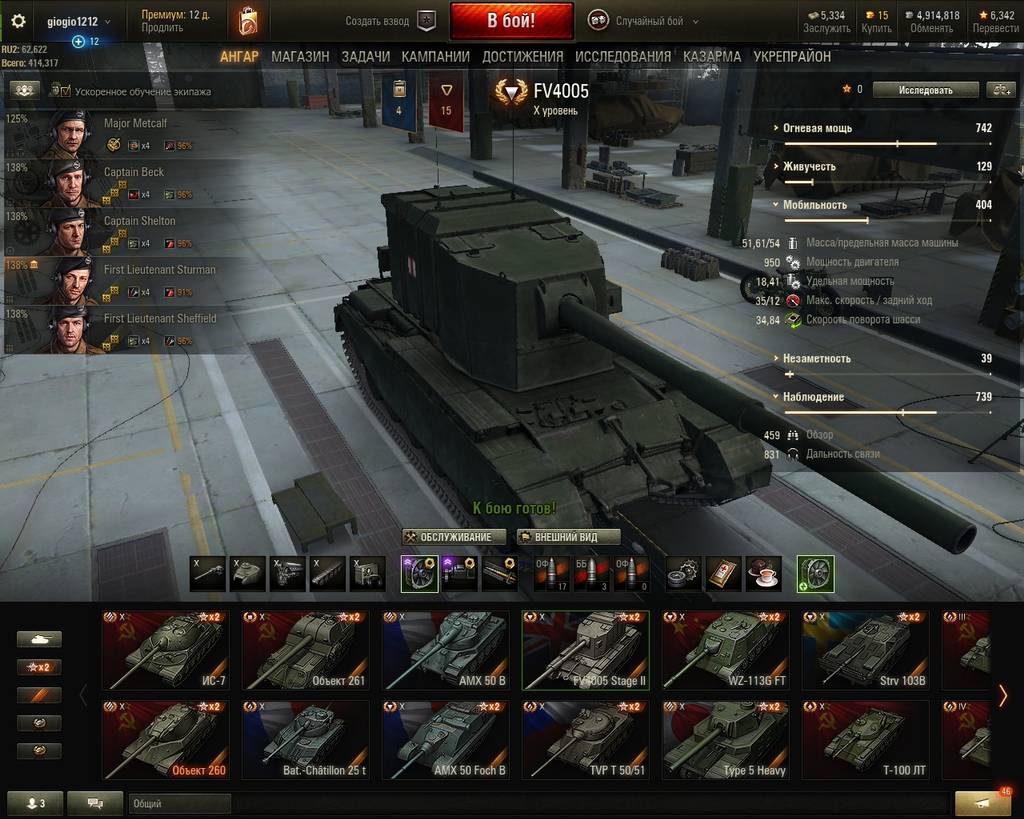Open the ЗАДАЧИ tab
Image resolution: width=1024 pixels, height=819 pixels.
click(365, 57)
